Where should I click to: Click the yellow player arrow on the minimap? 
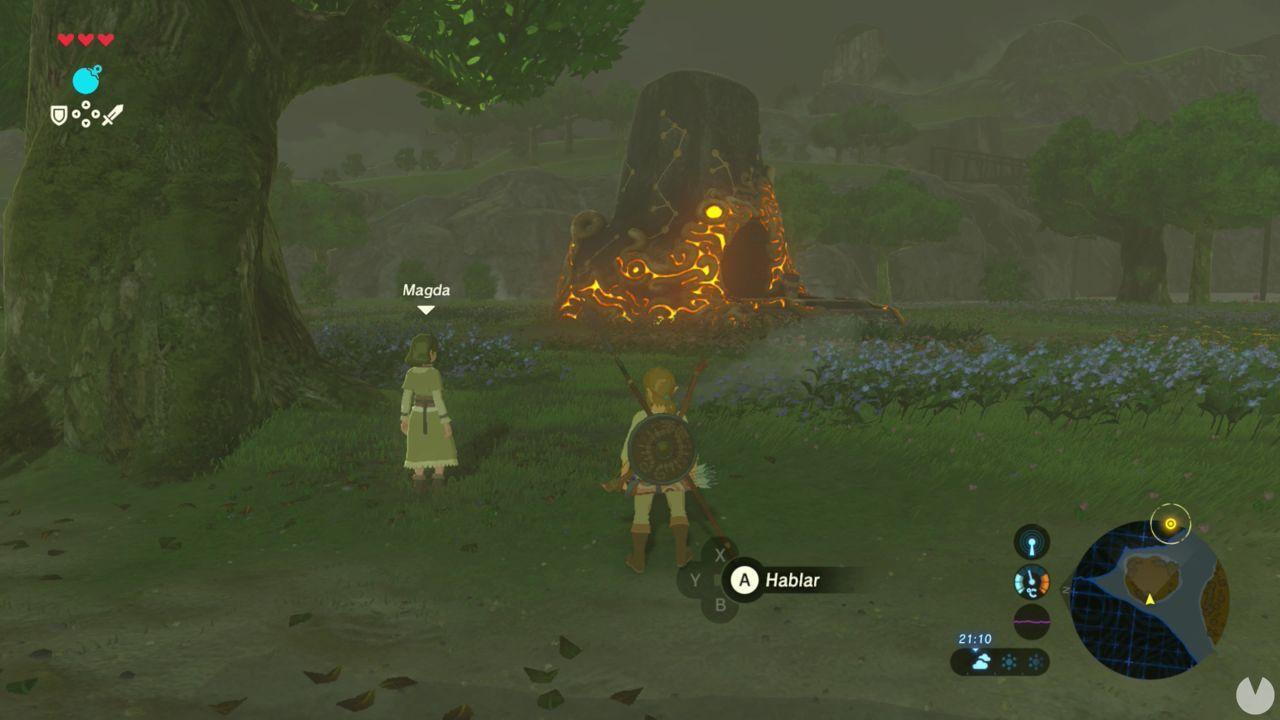click(x=1150, y=599)
